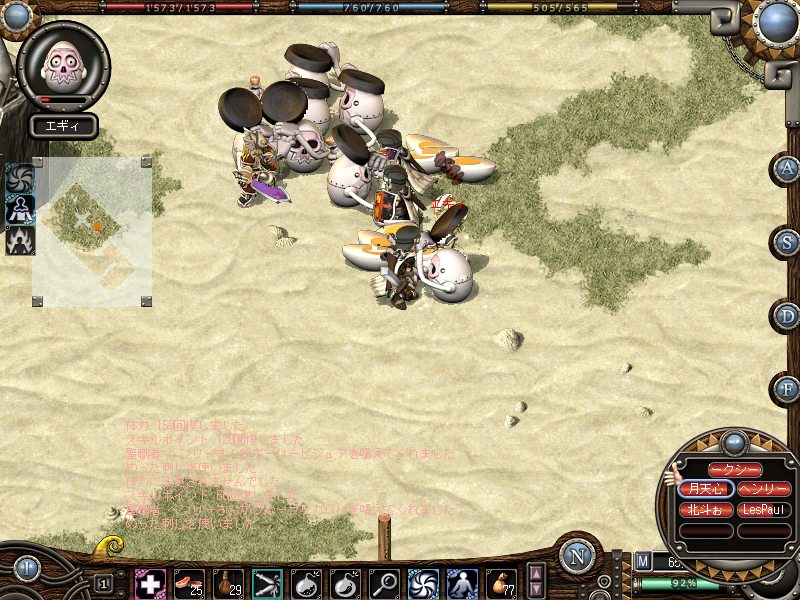Screen dimensions: 800x600
Task: Select the S shortcut orb
Action: 788,242
